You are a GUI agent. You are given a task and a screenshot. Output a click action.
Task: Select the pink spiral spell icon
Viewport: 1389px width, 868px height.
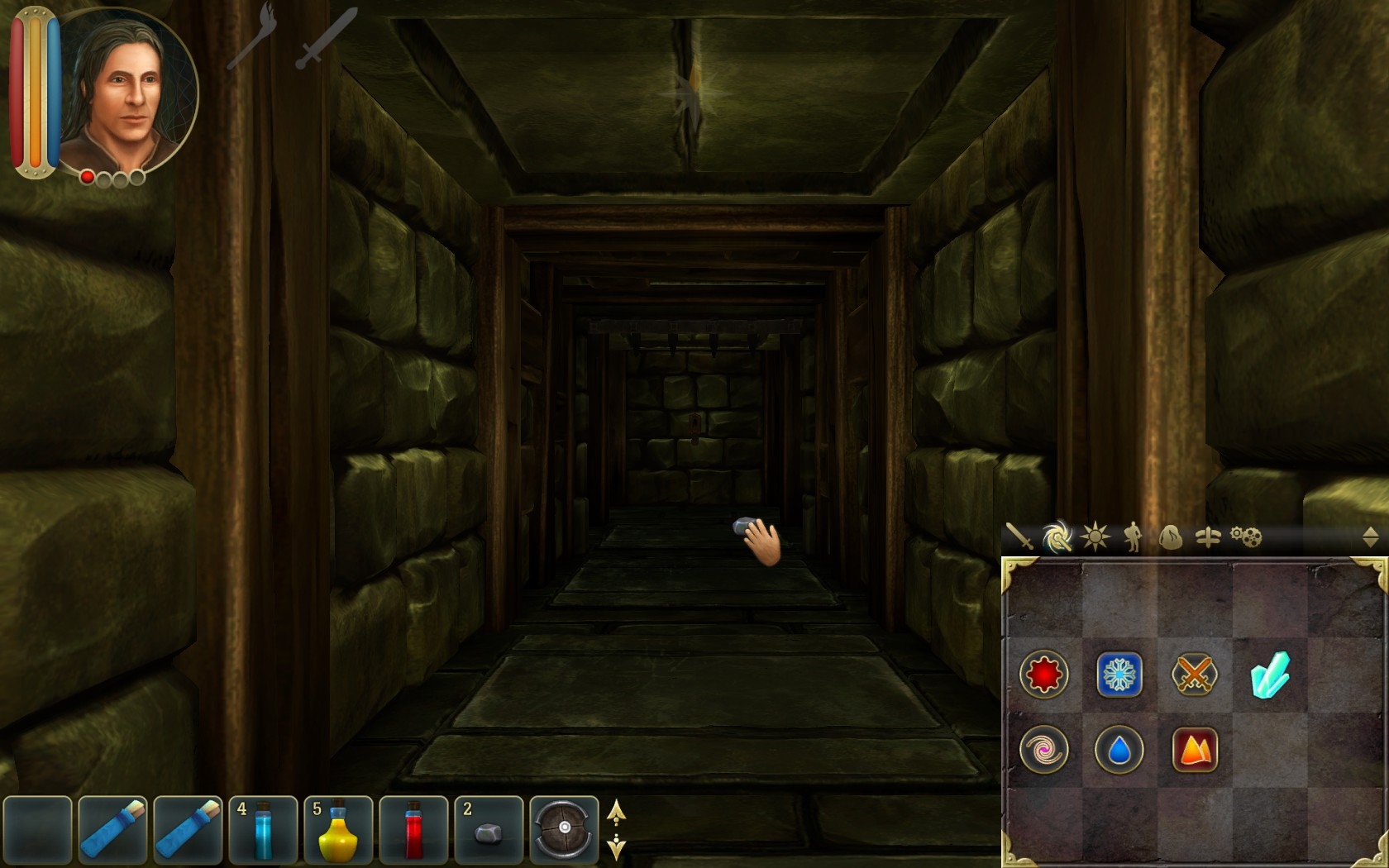point(1043,749)
